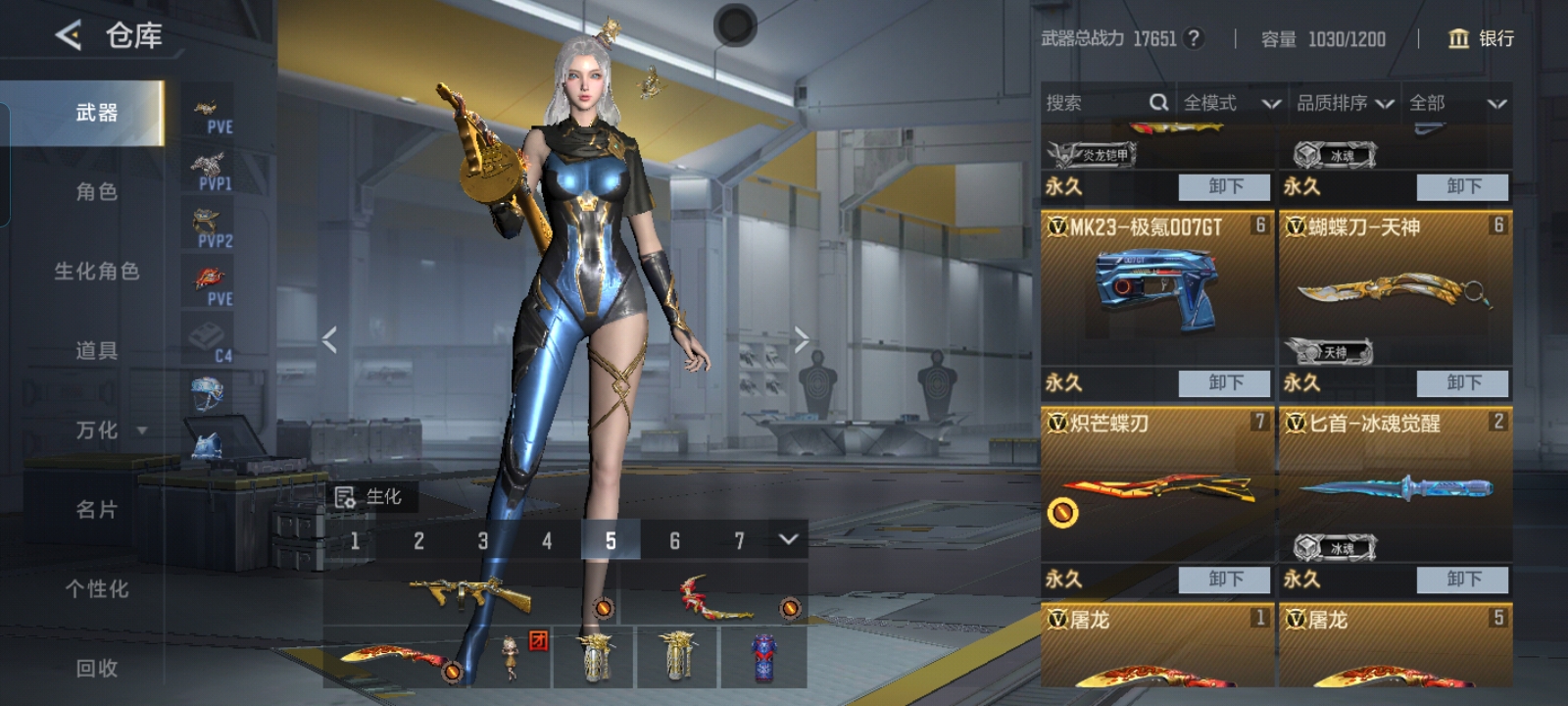Unequip 匕首-冰魂觉醒 with its 卸下 button
The image size is (1568, 706).
click(x=1463, y=580)
